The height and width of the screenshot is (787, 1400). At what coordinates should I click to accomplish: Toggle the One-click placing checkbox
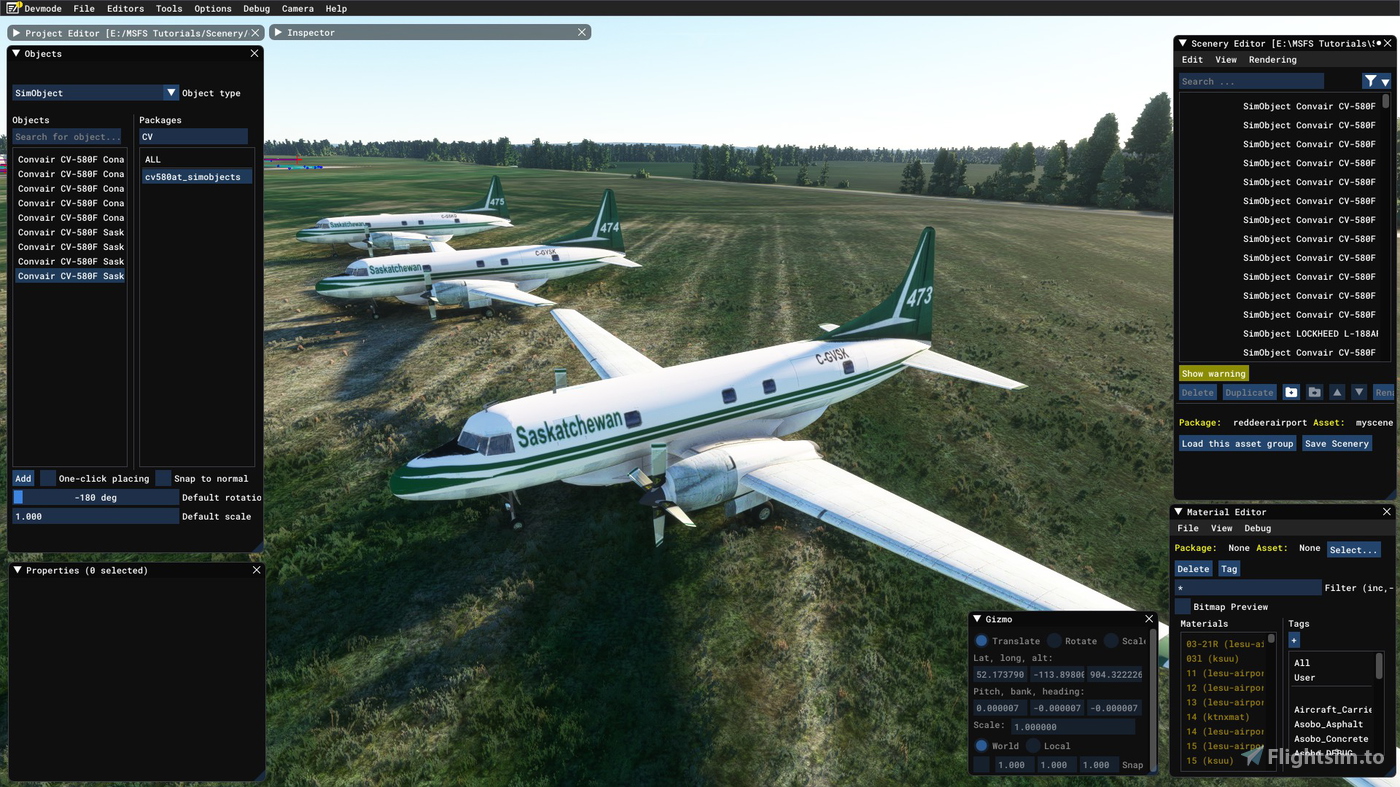tap(48, 479)
